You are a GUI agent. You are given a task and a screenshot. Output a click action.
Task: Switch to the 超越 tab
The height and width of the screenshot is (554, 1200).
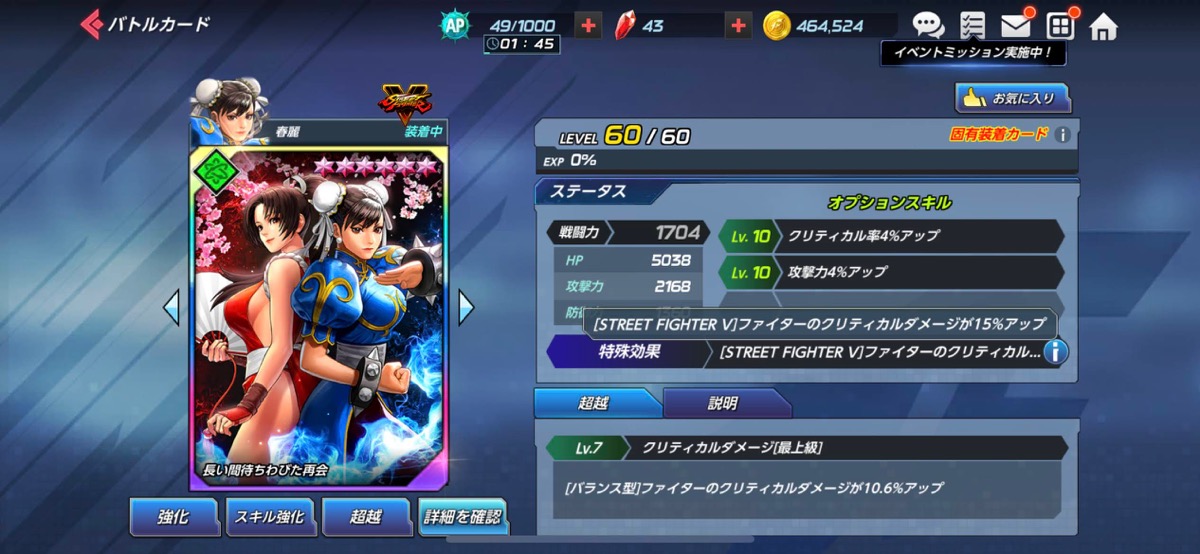coord(595,404)
